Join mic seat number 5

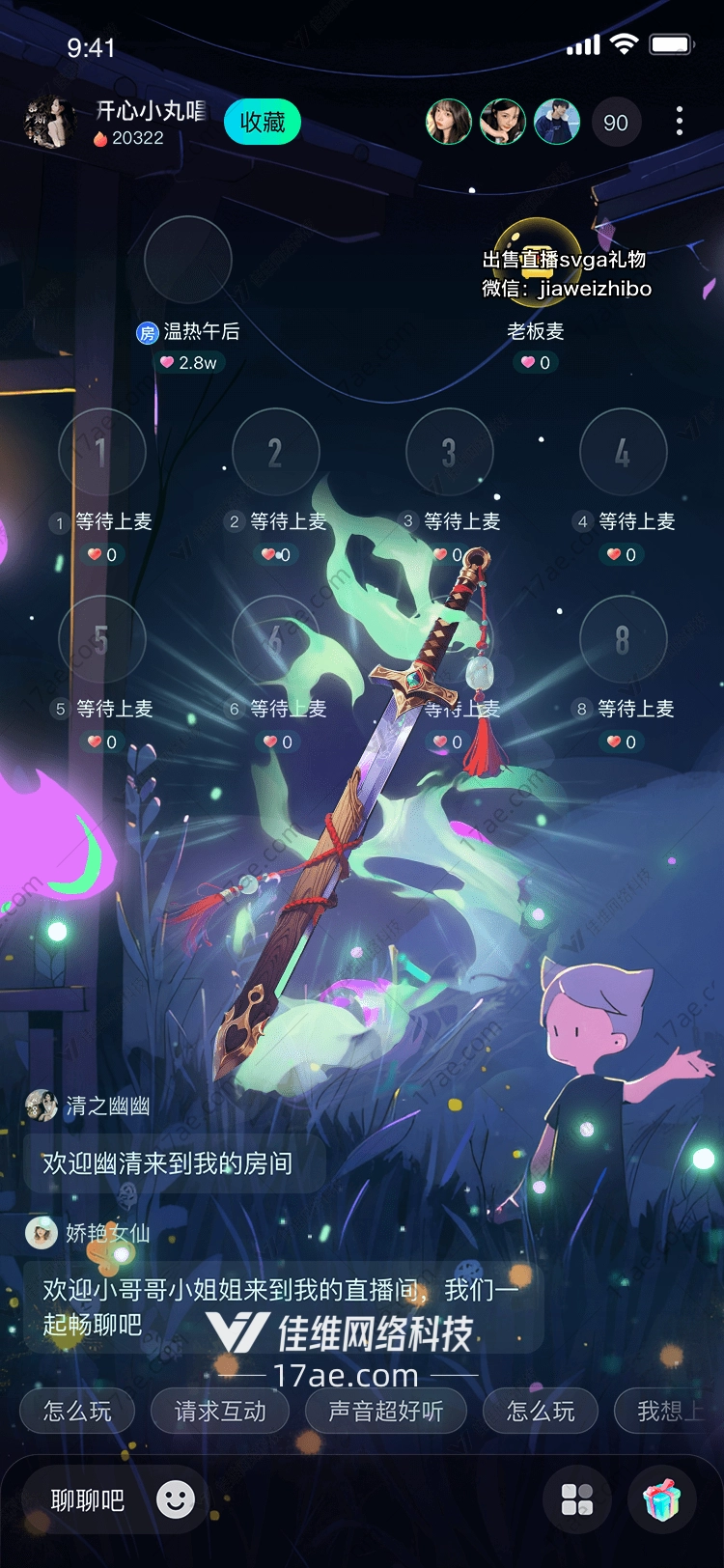[x=101, y=639]
